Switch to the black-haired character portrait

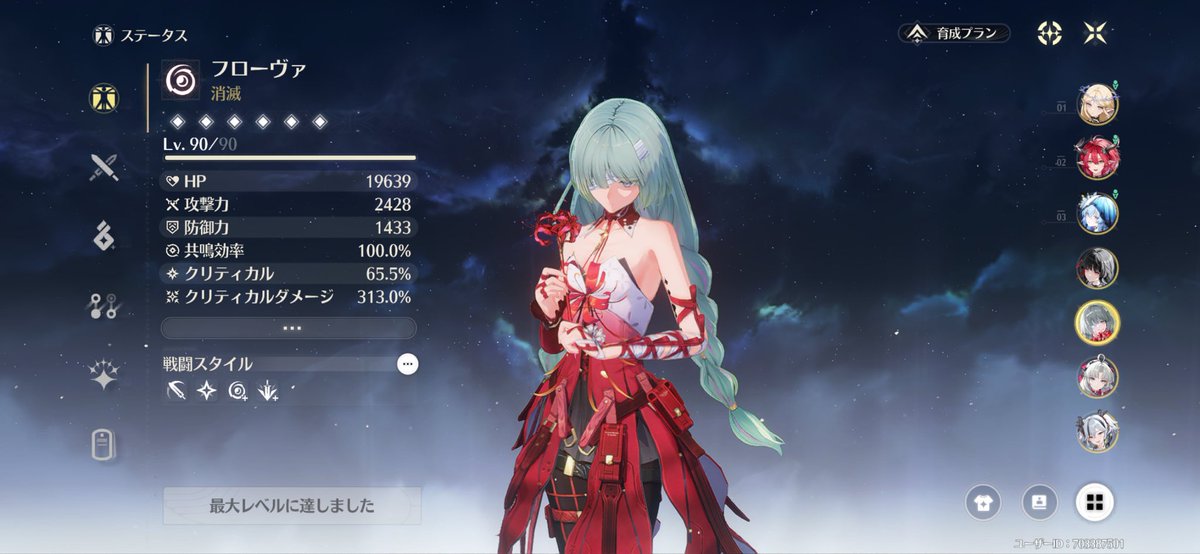[1097, 268]
